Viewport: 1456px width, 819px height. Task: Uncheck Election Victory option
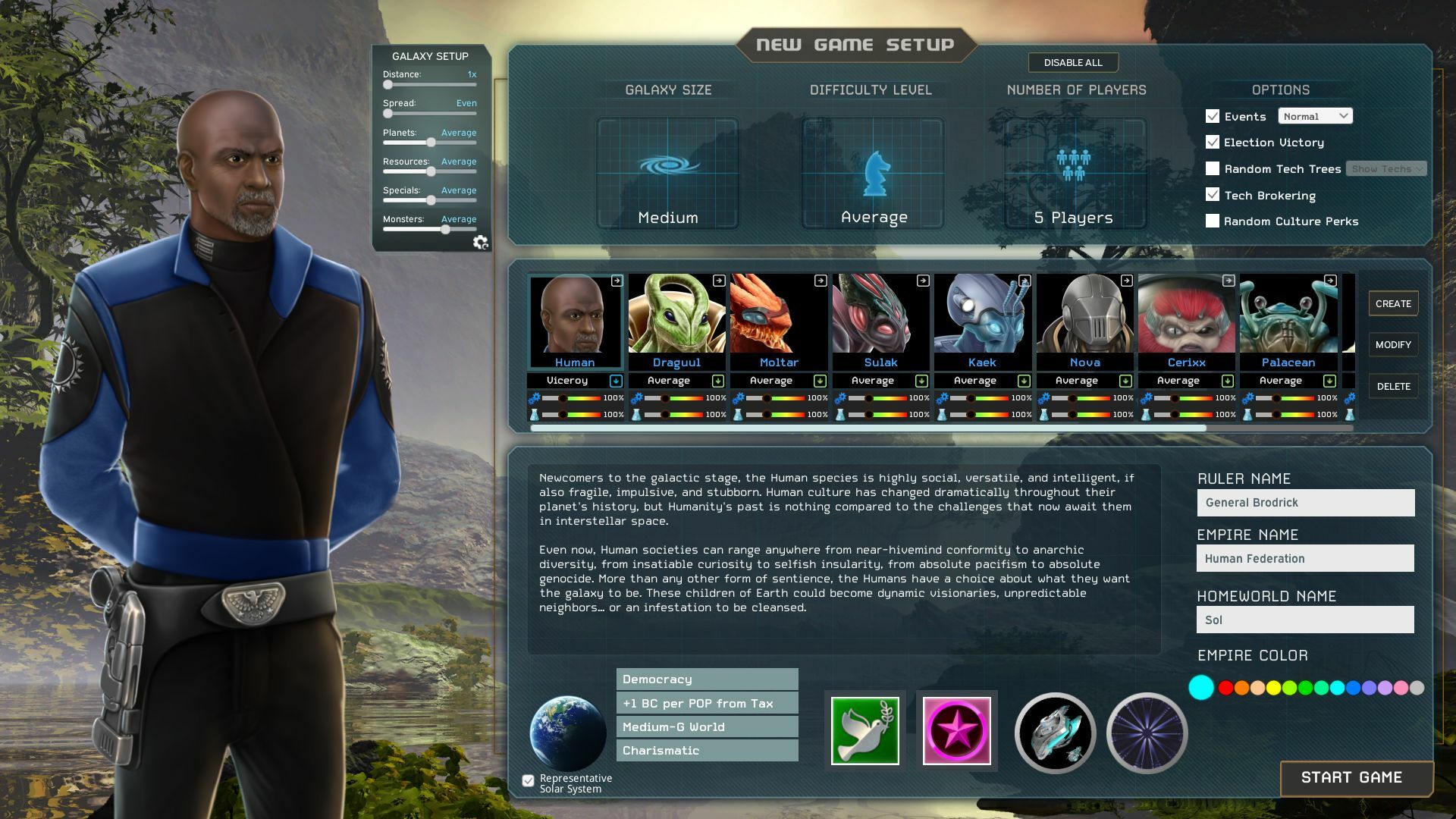(x=1213, y=143)
